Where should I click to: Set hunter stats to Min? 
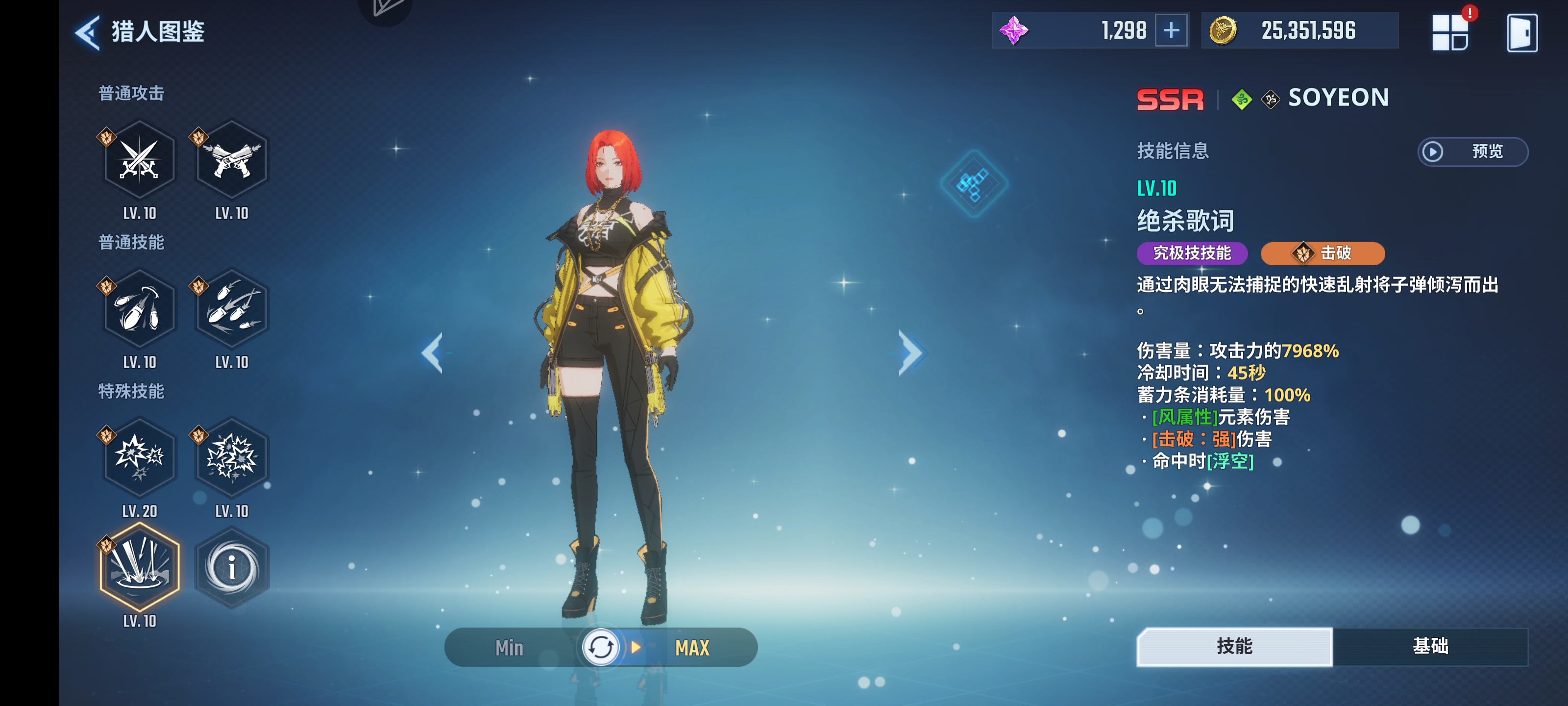coord(510,648)
